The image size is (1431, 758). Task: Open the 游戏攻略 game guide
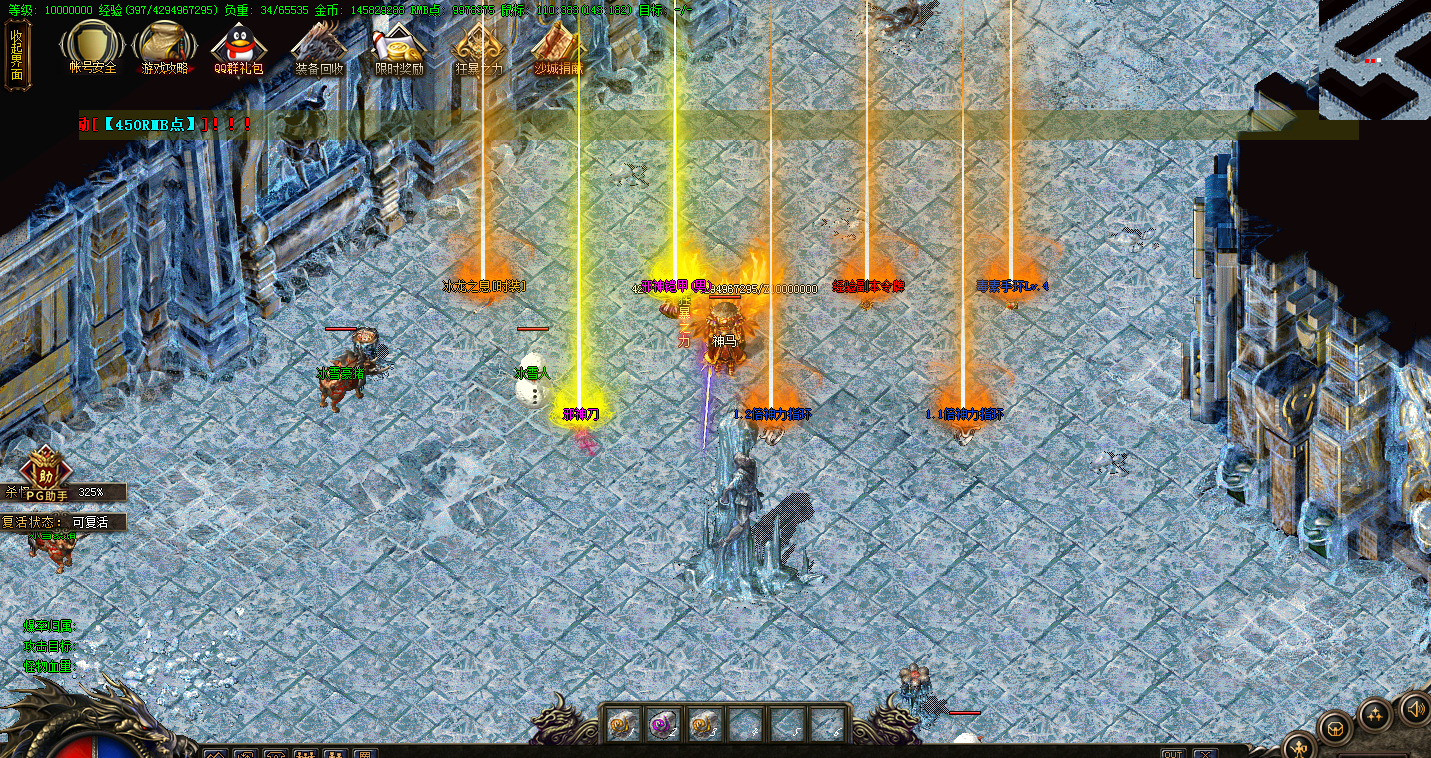165,46
